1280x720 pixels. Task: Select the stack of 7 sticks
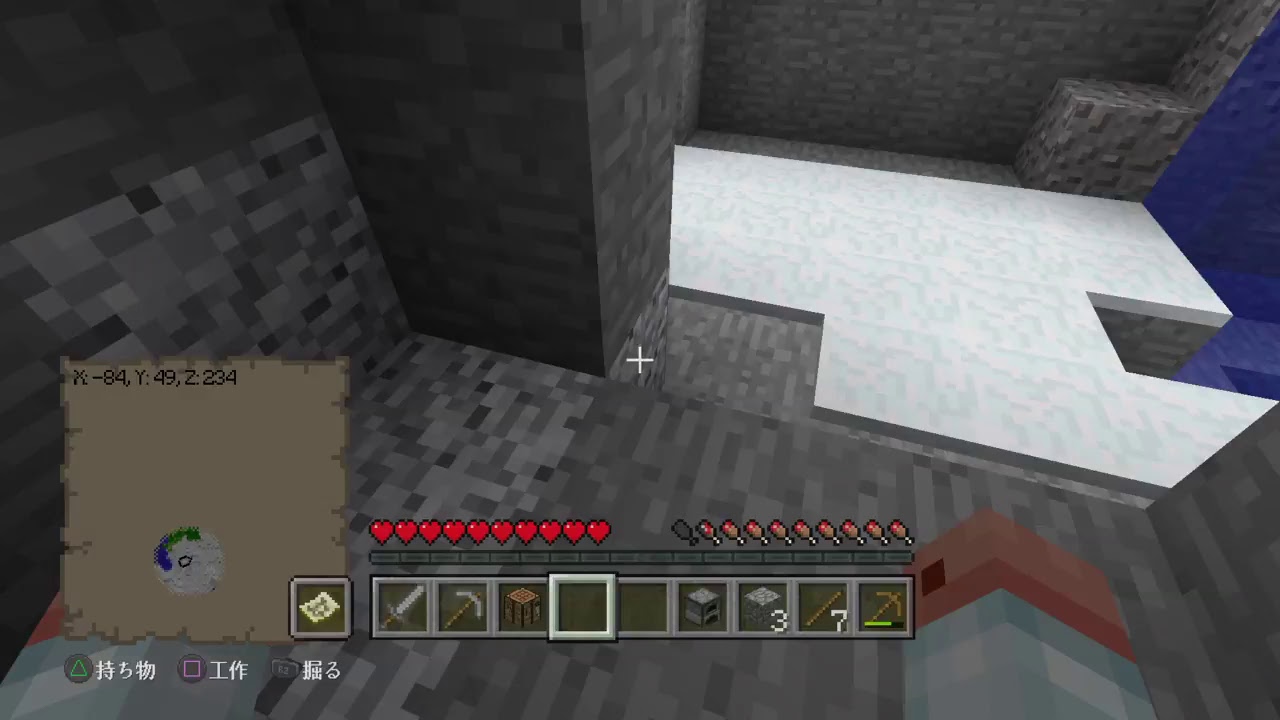coord(824,605)
